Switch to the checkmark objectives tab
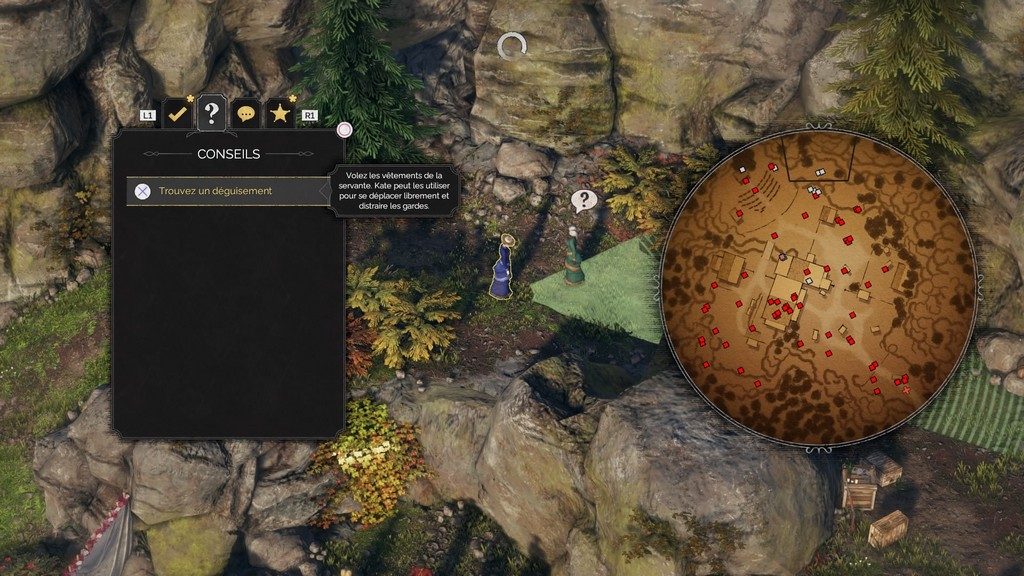Image resolution: width=1024 pixels, height=576 pixels. (x=177, y=114)
